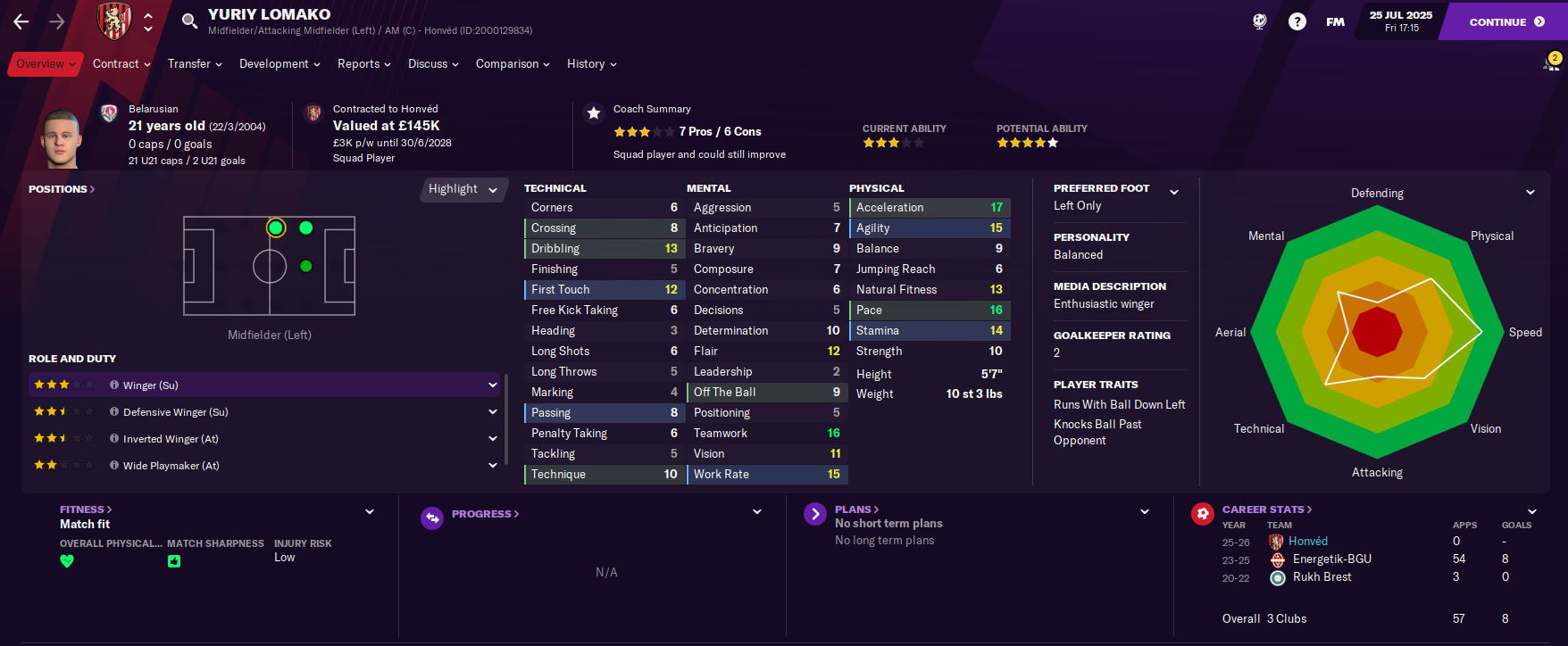Open the player search magnifier
This screenshot has width=1568, height=646.
pyautogui.click(x=189, y=21)
